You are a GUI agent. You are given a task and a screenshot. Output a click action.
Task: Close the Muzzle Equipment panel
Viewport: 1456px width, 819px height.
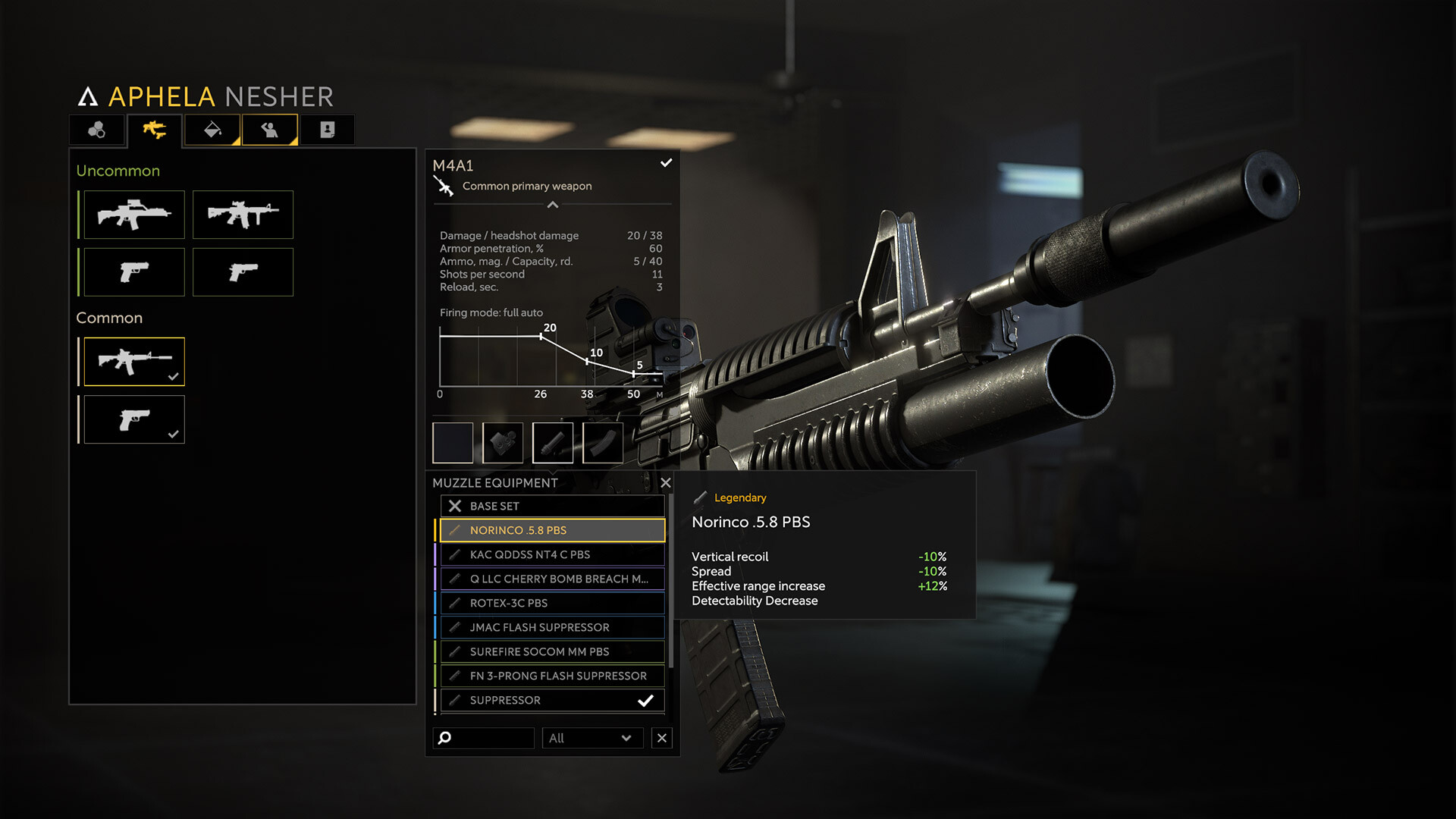pyautogui.click(x=665, y=483)
